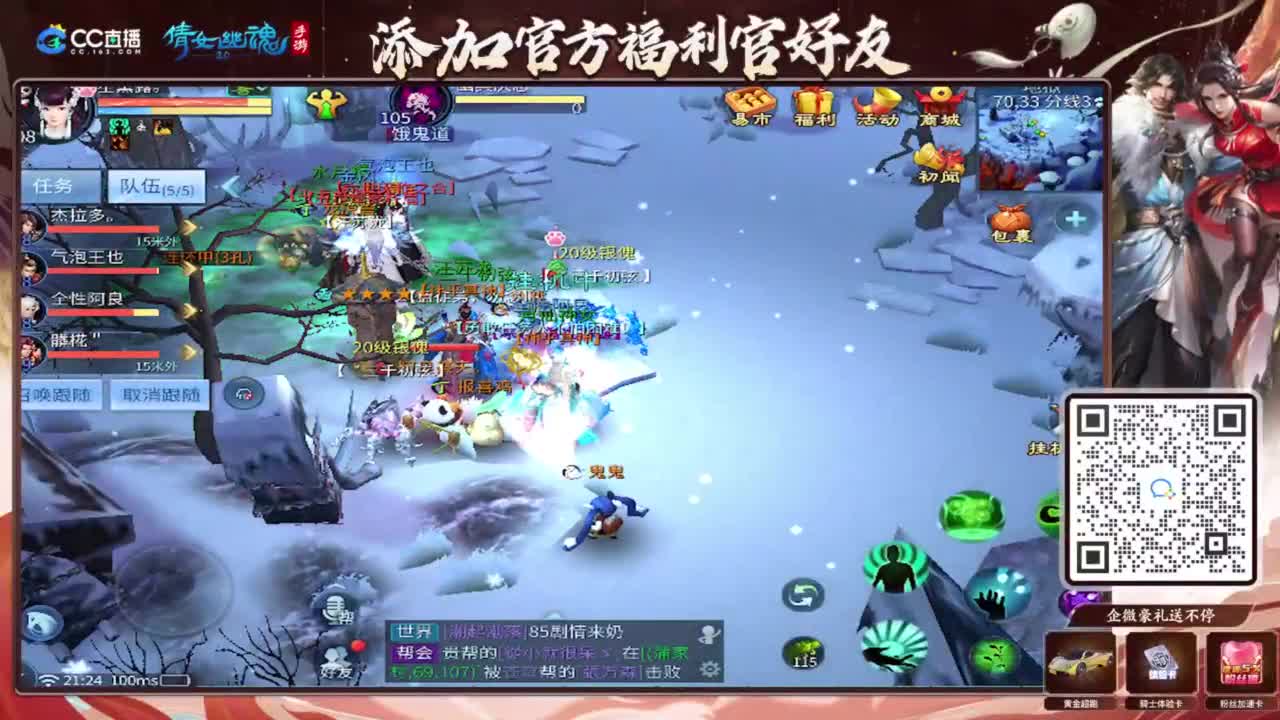The image size is (1280, 720).
Task: Switch to the 任务 tab
Action: 62,185
